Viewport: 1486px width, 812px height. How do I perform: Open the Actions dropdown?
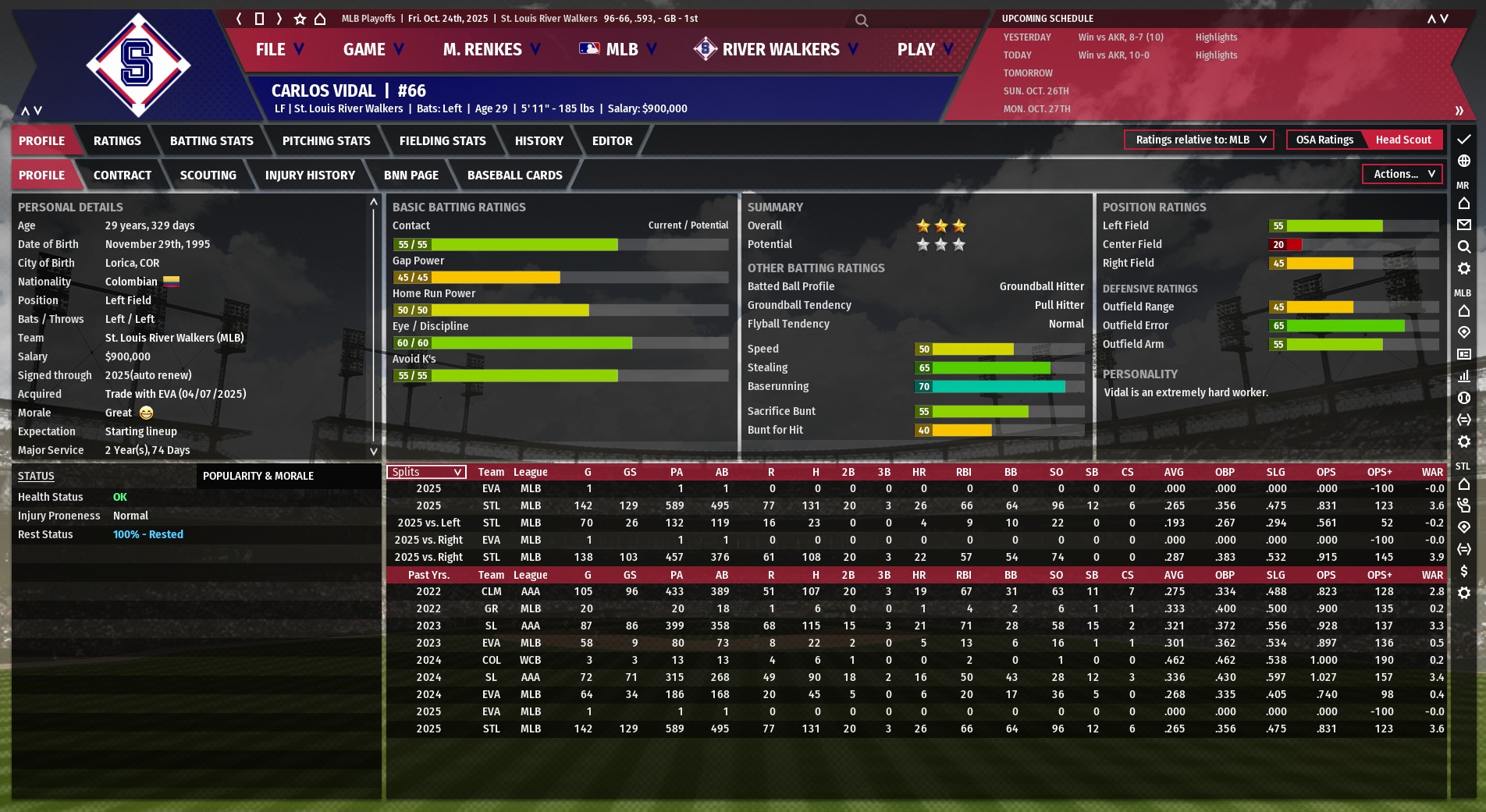click(x=1402, y=175)
